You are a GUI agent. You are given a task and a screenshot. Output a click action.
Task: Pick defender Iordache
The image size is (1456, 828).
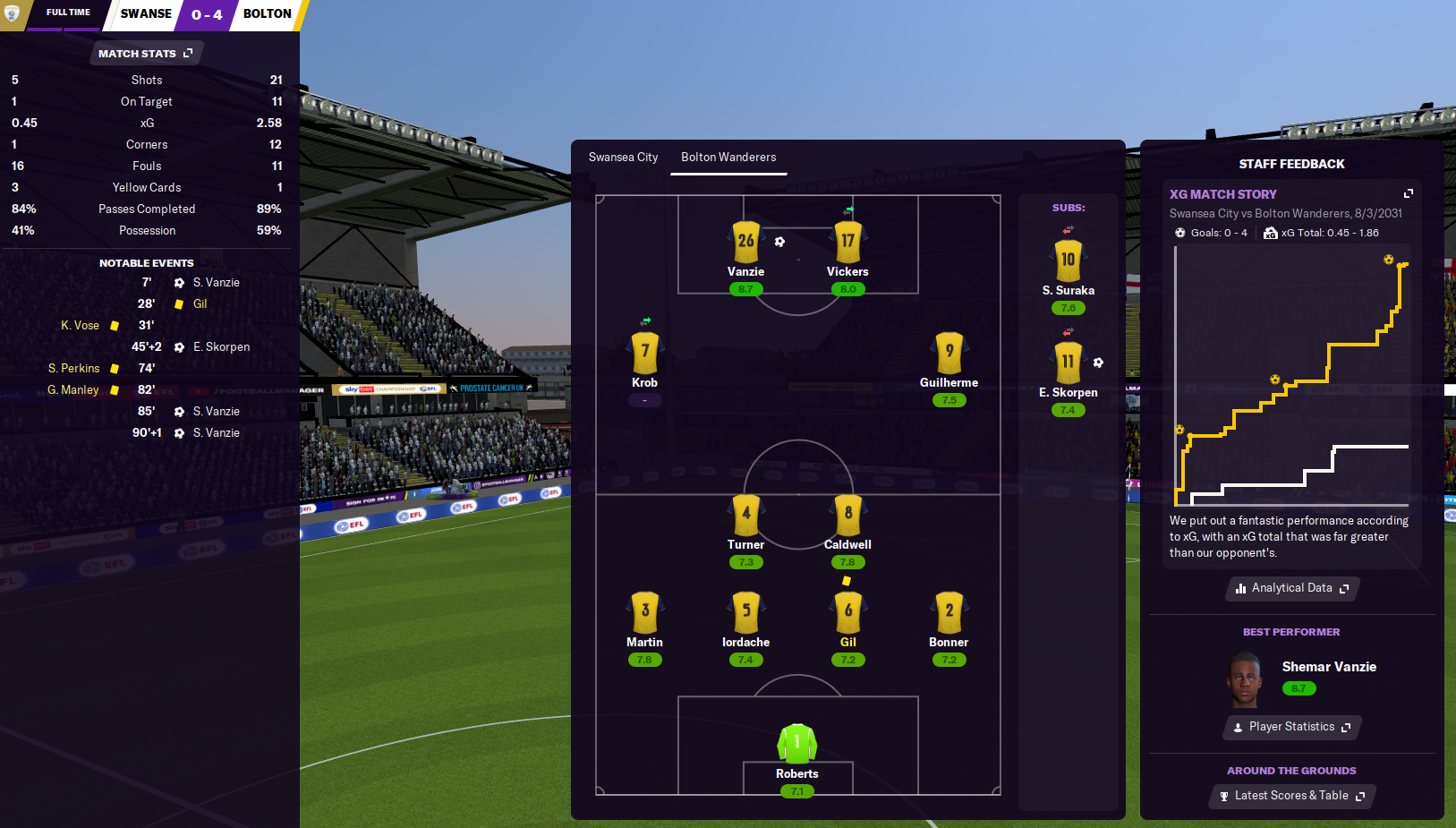[745, 613]
